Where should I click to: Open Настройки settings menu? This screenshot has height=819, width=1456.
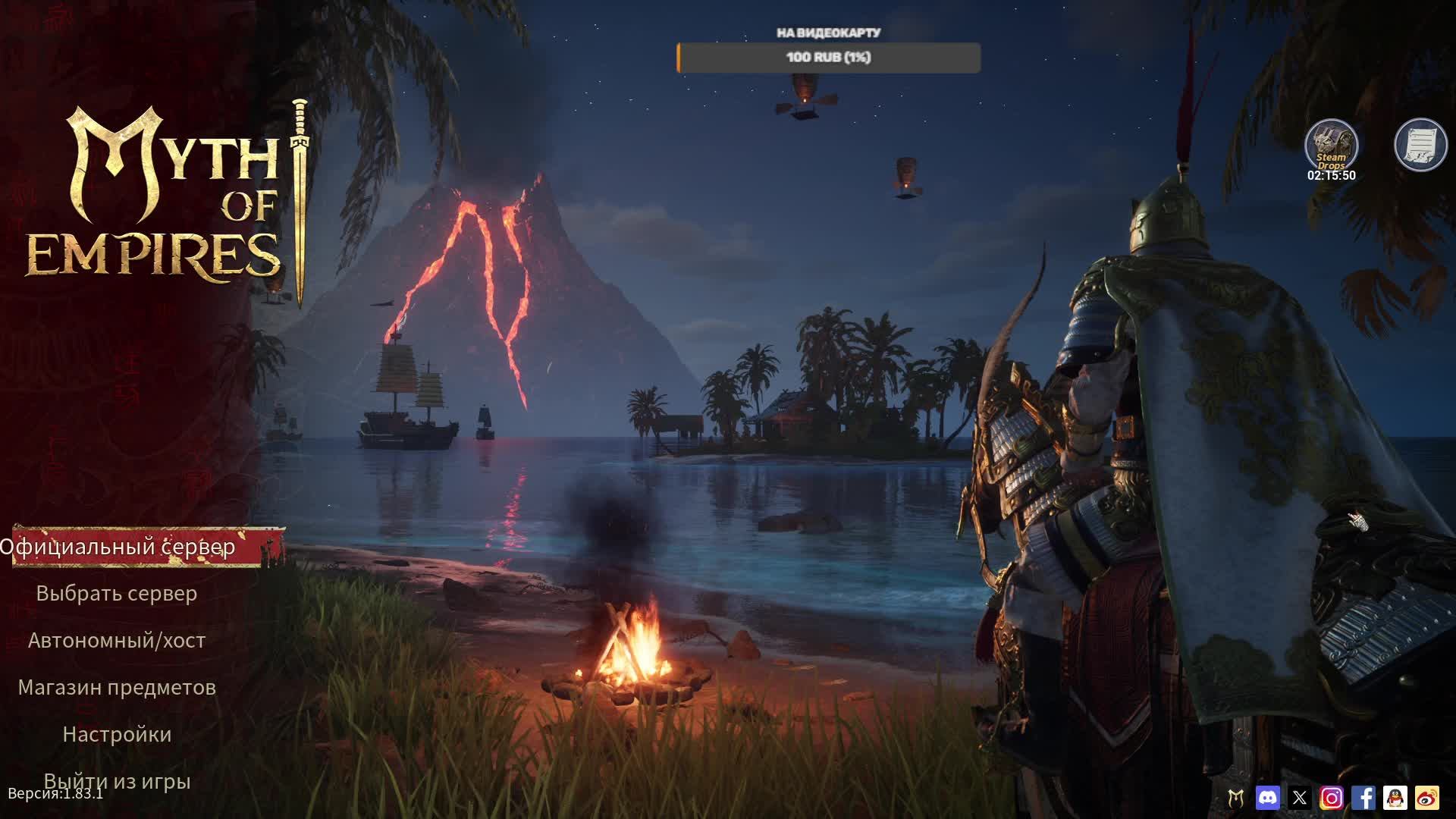point(117,735)
